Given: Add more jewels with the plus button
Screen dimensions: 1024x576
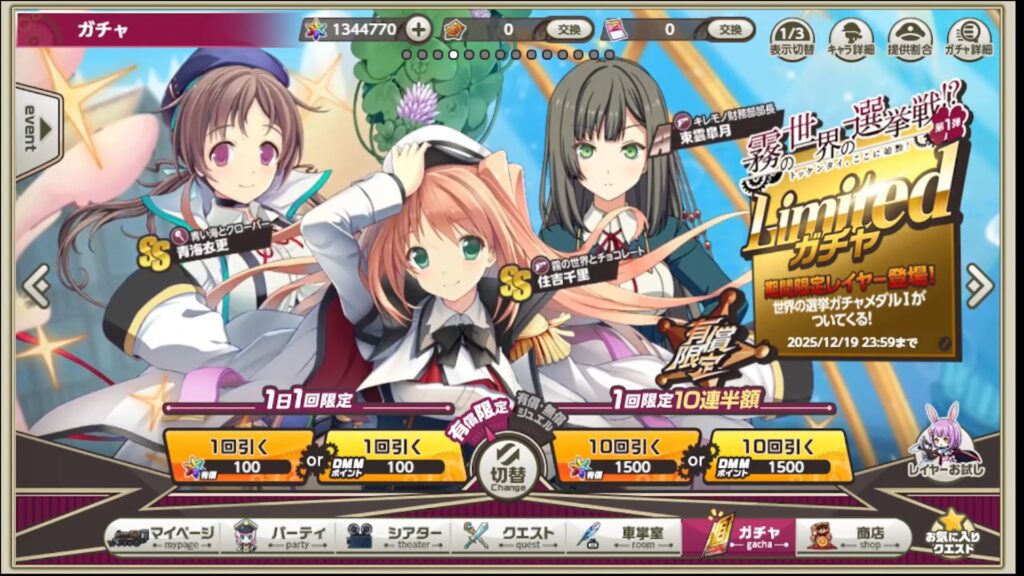Looking at the screenshot, I should [x=420, y=29].
